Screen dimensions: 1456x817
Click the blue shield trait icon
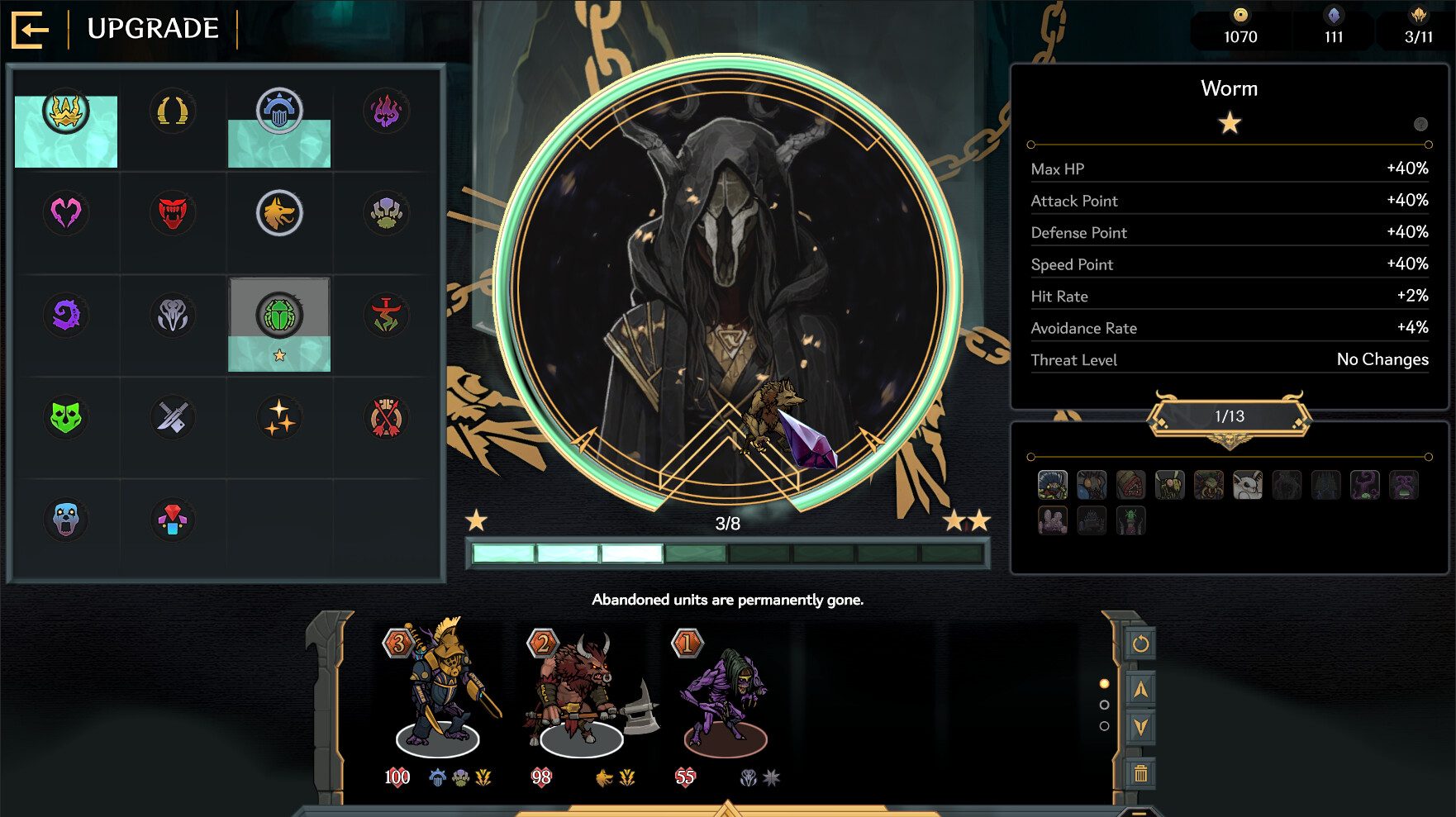pyautogui.click(x=279, y=112)
